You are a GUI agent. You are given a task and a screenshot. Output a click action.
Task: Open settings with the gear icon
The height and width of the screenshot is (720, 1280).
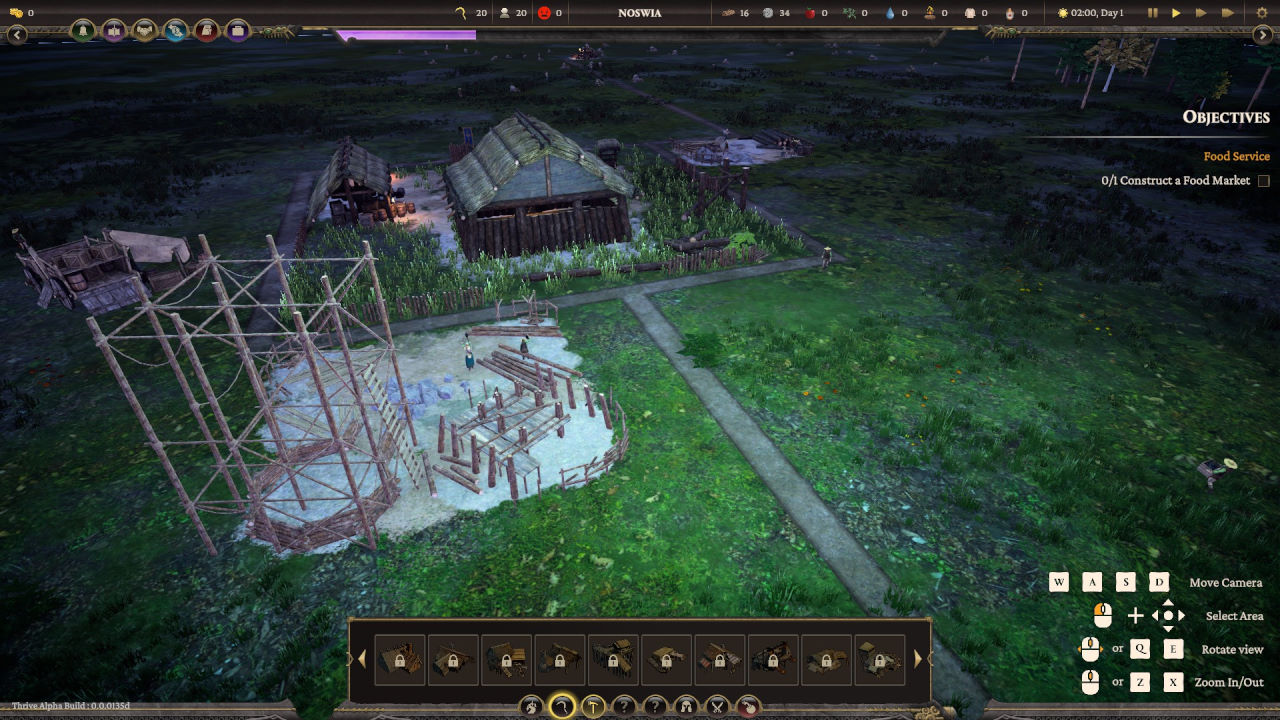pyautogui.click(x=1261, y=13)
